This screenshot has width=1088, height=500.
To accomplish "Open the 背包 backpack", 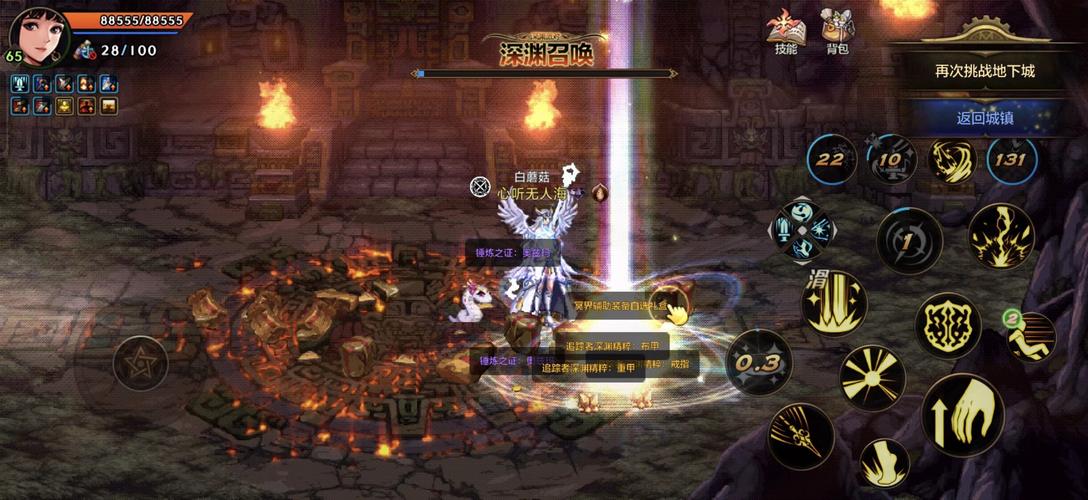I will point(837,32).
